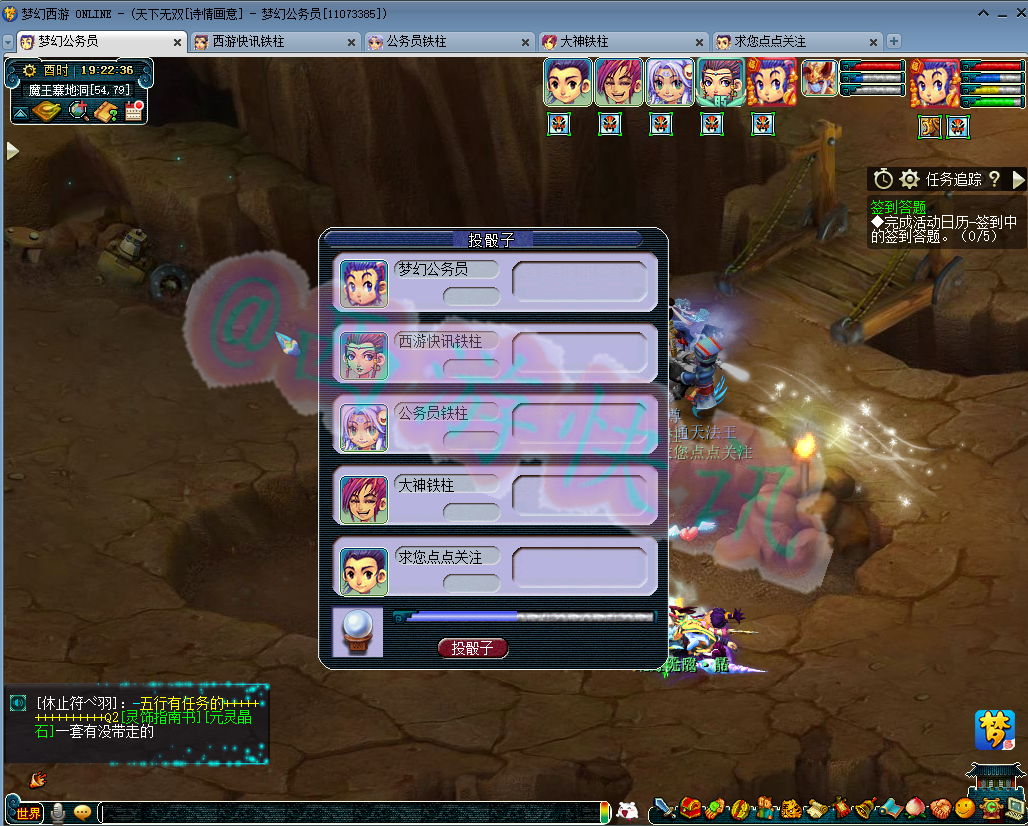The height and width of the screenshot is (826, 1028).
Task: Click the chat message input box
Action: [x=348, y=813]
